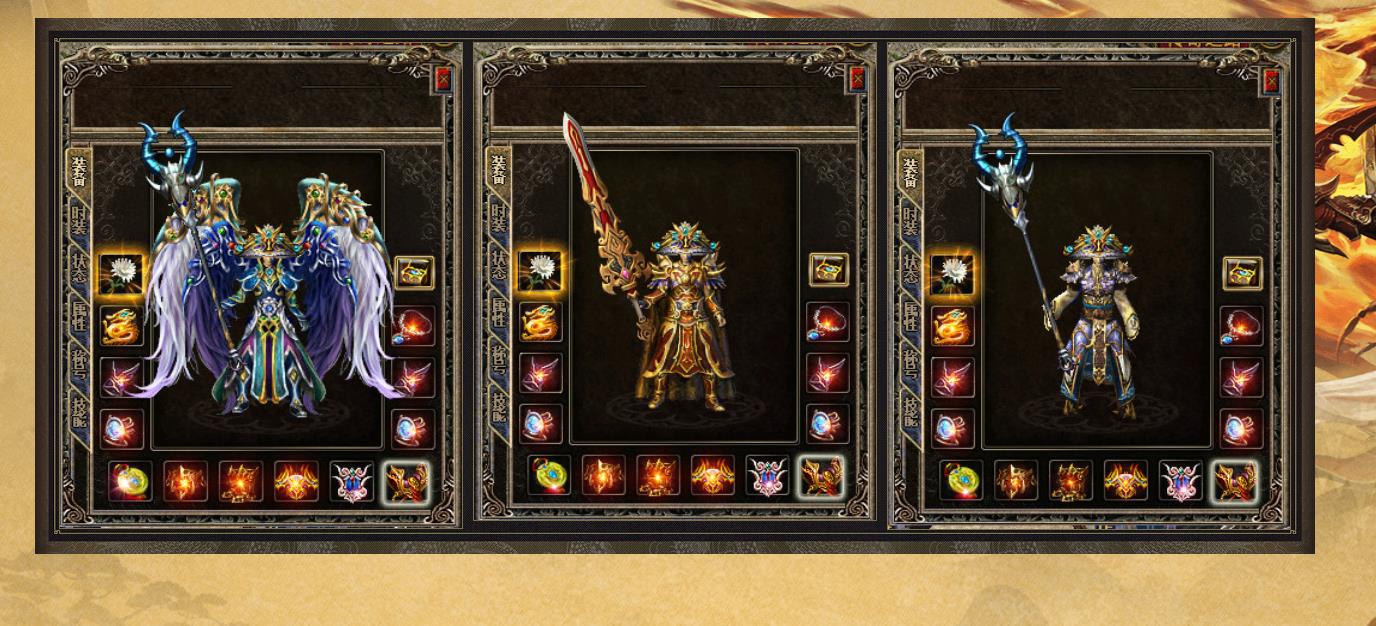Close the greatsword warrior's equipment panel
The image size is (1376, 626).
857,80
